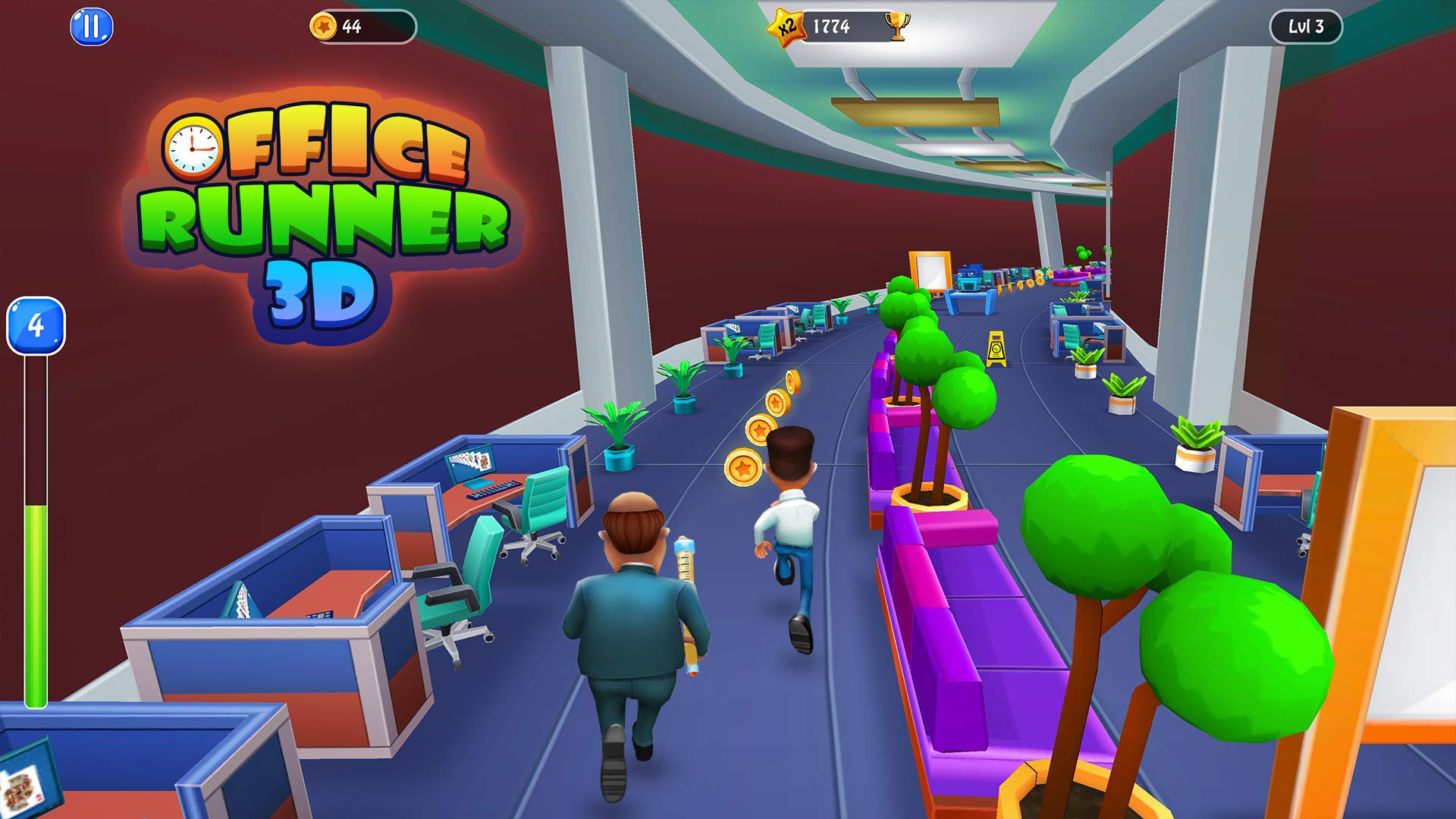
Task: Open the Lvl 3 badge
Action: pos(1306,27)
